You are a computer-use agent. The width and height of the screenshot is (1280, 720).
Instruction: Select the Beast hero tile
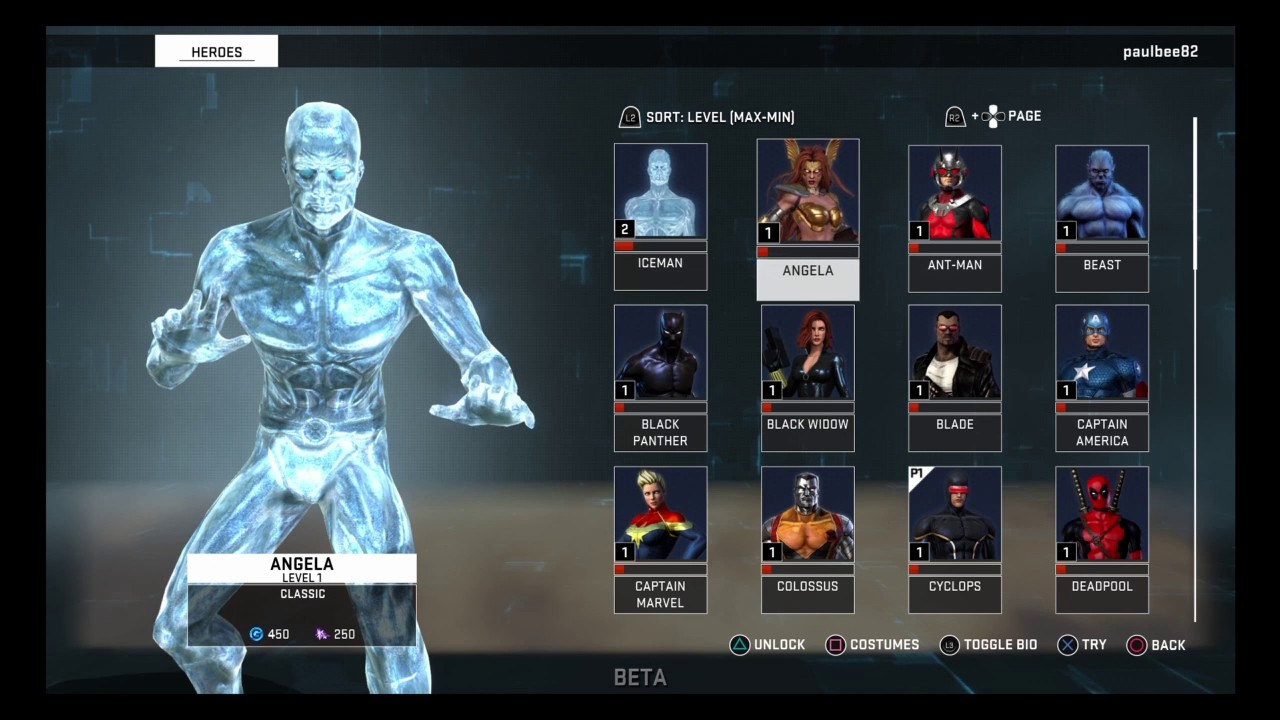click(1101, 217)
